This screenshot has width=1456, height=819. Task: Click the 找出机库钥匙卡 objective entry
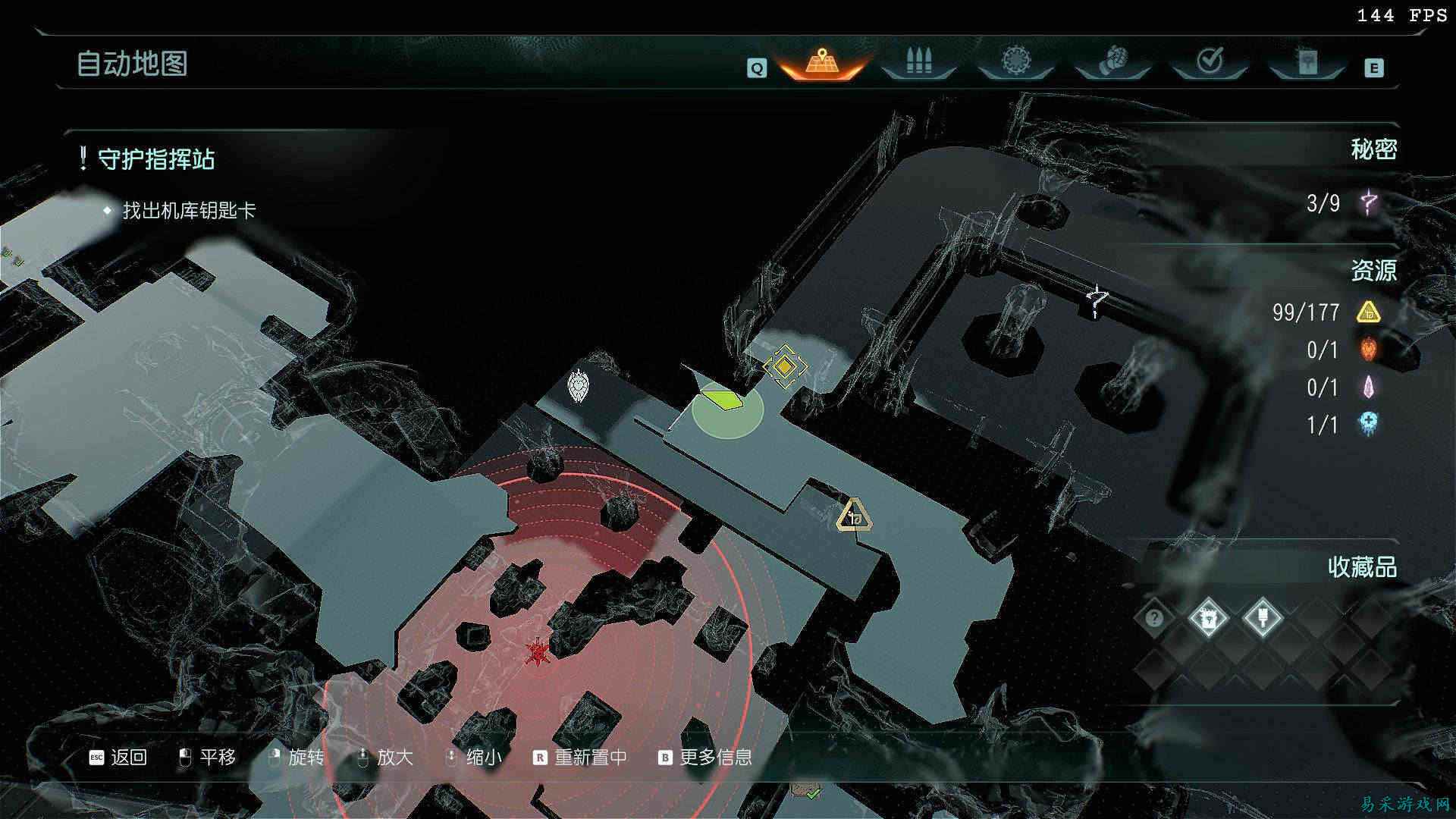[x=190, y=211]
